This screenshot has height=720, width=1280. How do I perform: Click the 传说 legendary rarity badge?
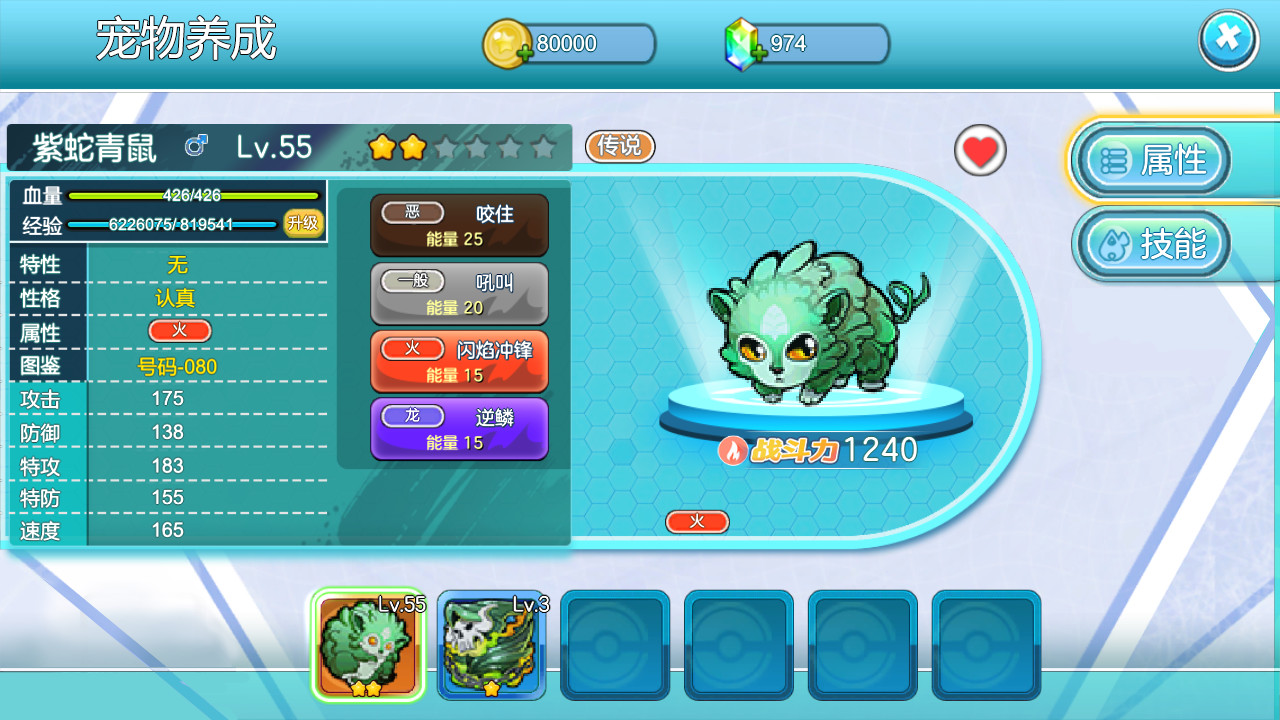619,146
